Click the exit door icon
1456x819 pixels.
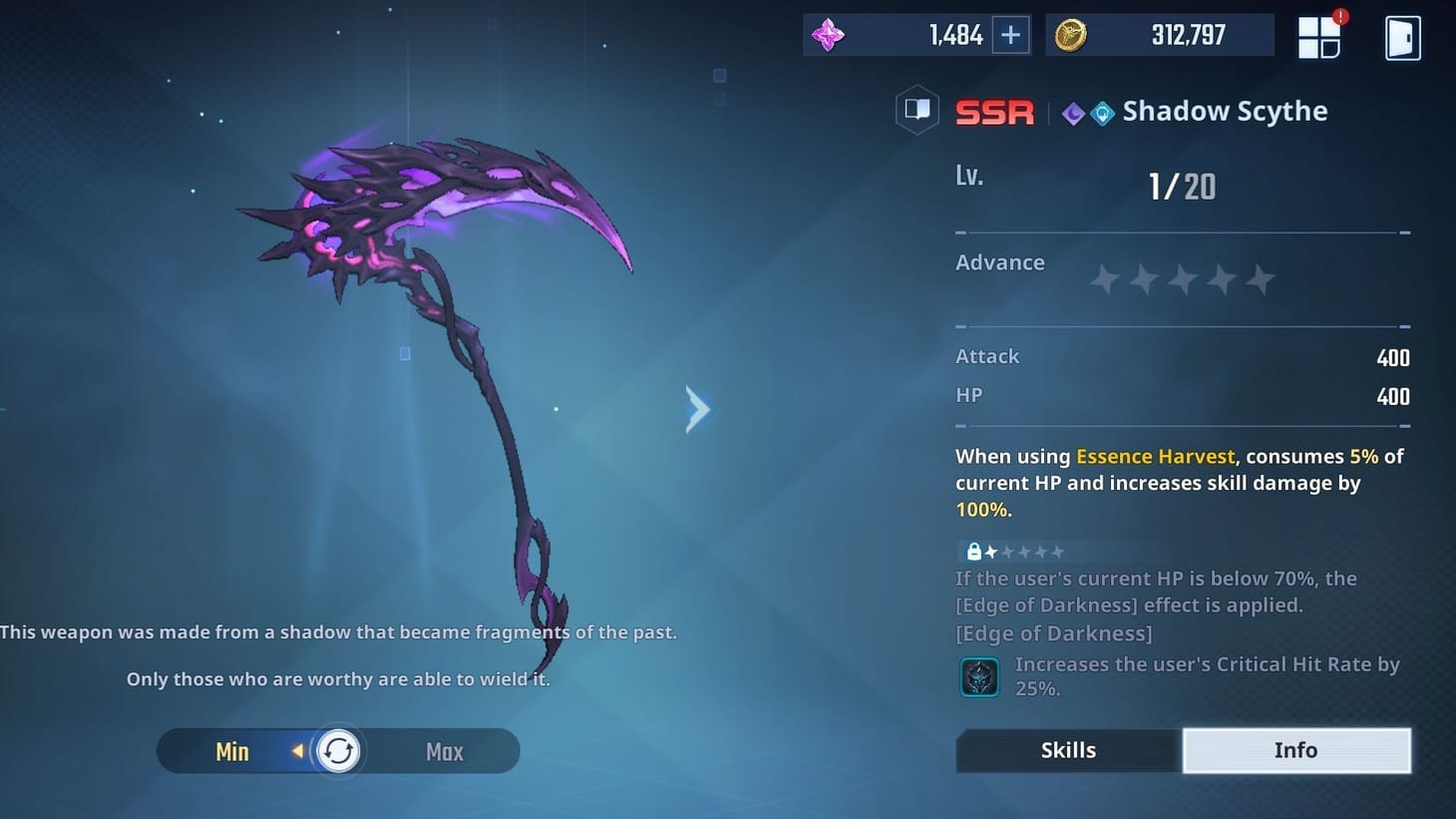[1402, 36]
